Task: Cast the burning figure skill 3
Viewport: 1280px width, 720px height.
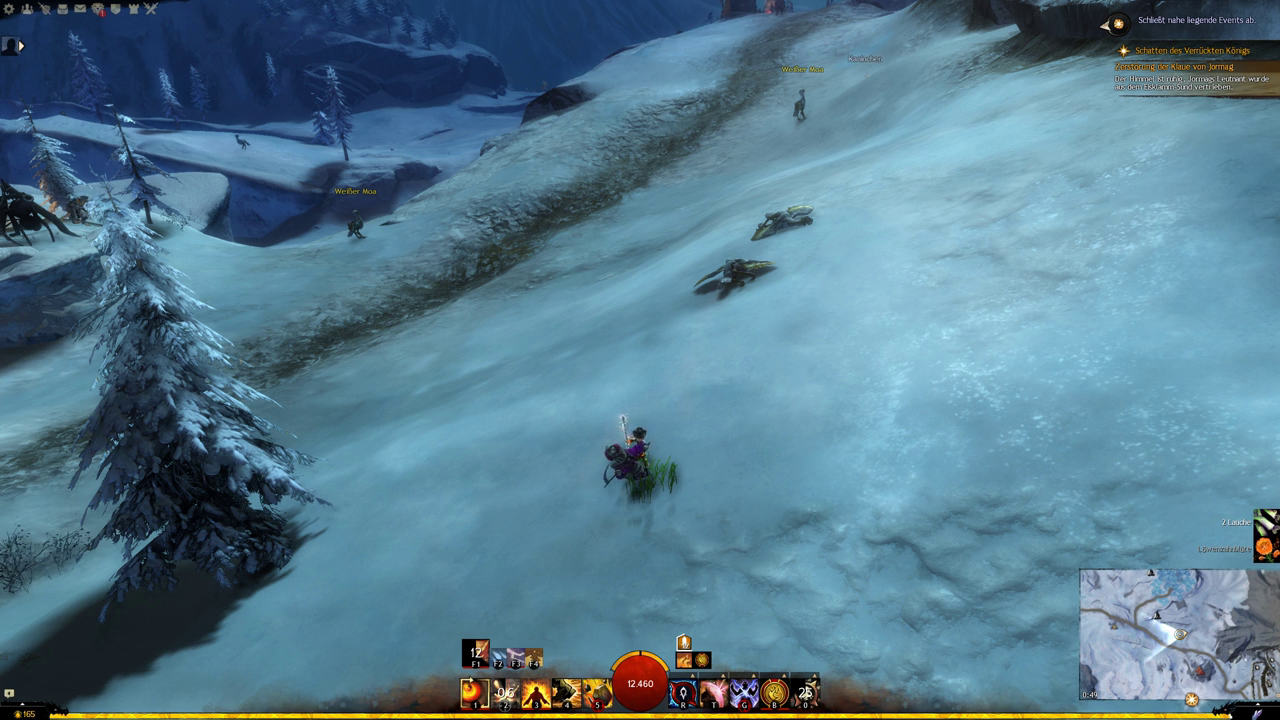Action: tap(536, 692)
